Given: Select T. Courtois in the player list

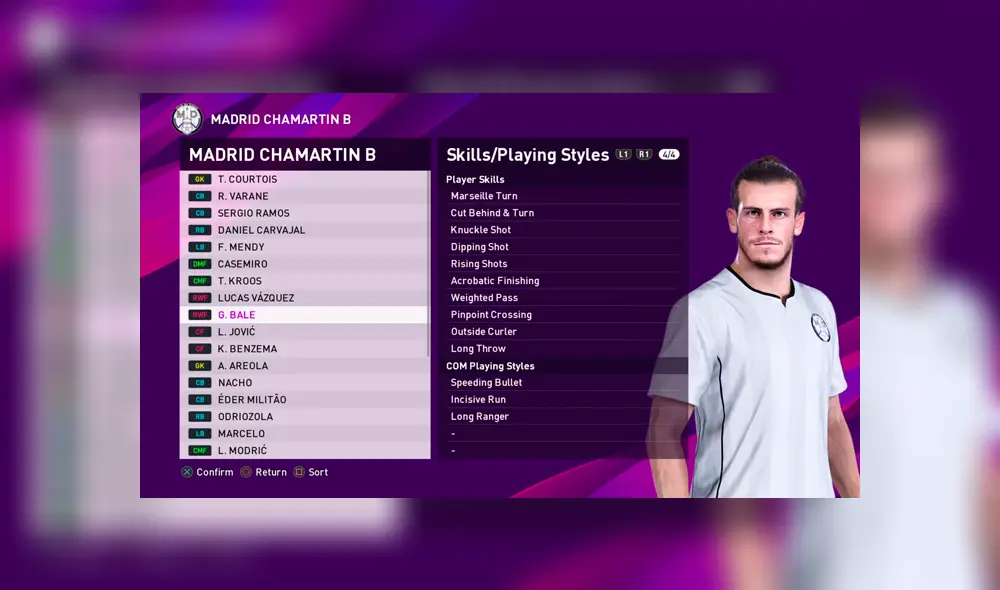Looking at the screenshot, I should click(x=304, y=179).
